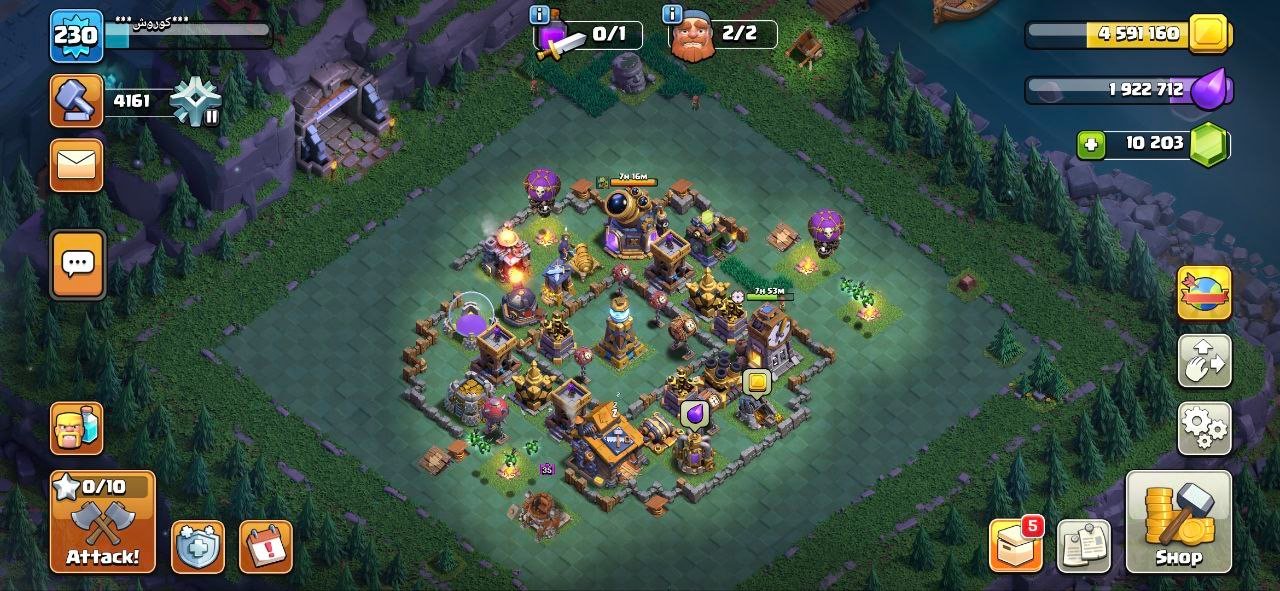
Task: Open the versus hammer trophy ranking
Action: point(77,101)
